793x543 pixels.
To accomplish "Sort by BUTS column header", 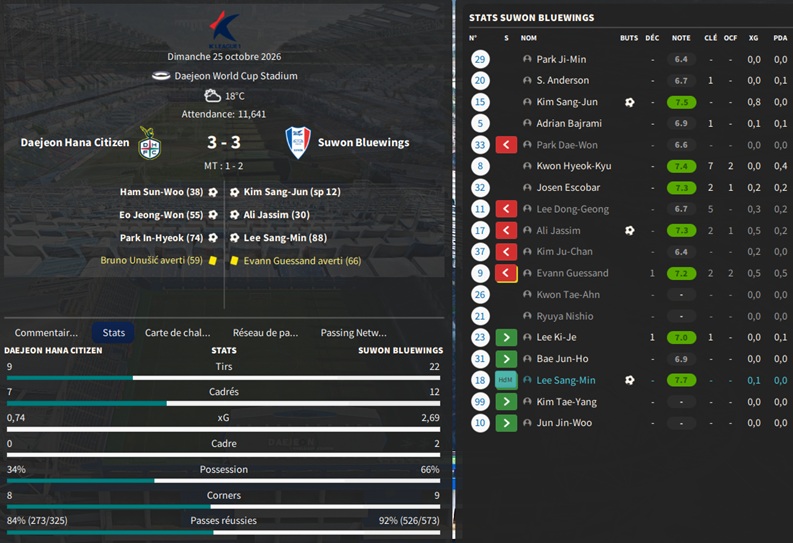I will click(628, 38).
